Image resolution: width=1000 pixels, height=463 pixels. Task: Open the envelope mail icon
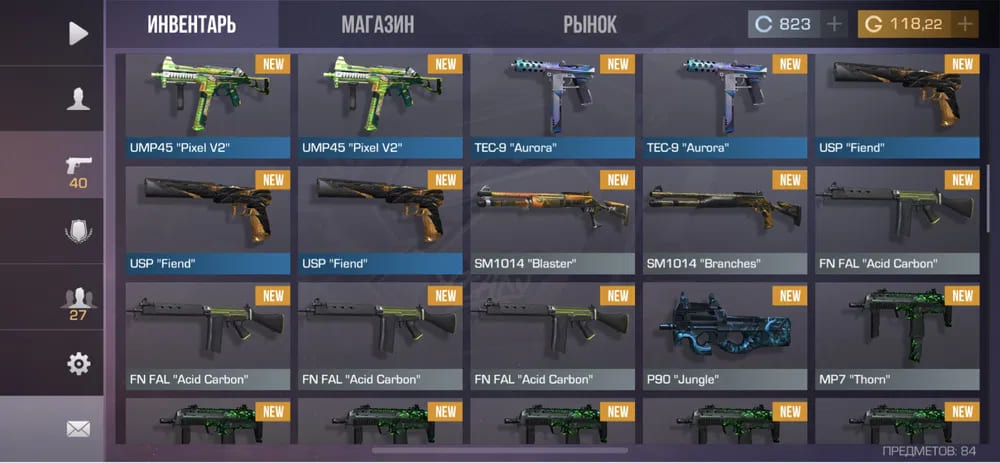78,429
